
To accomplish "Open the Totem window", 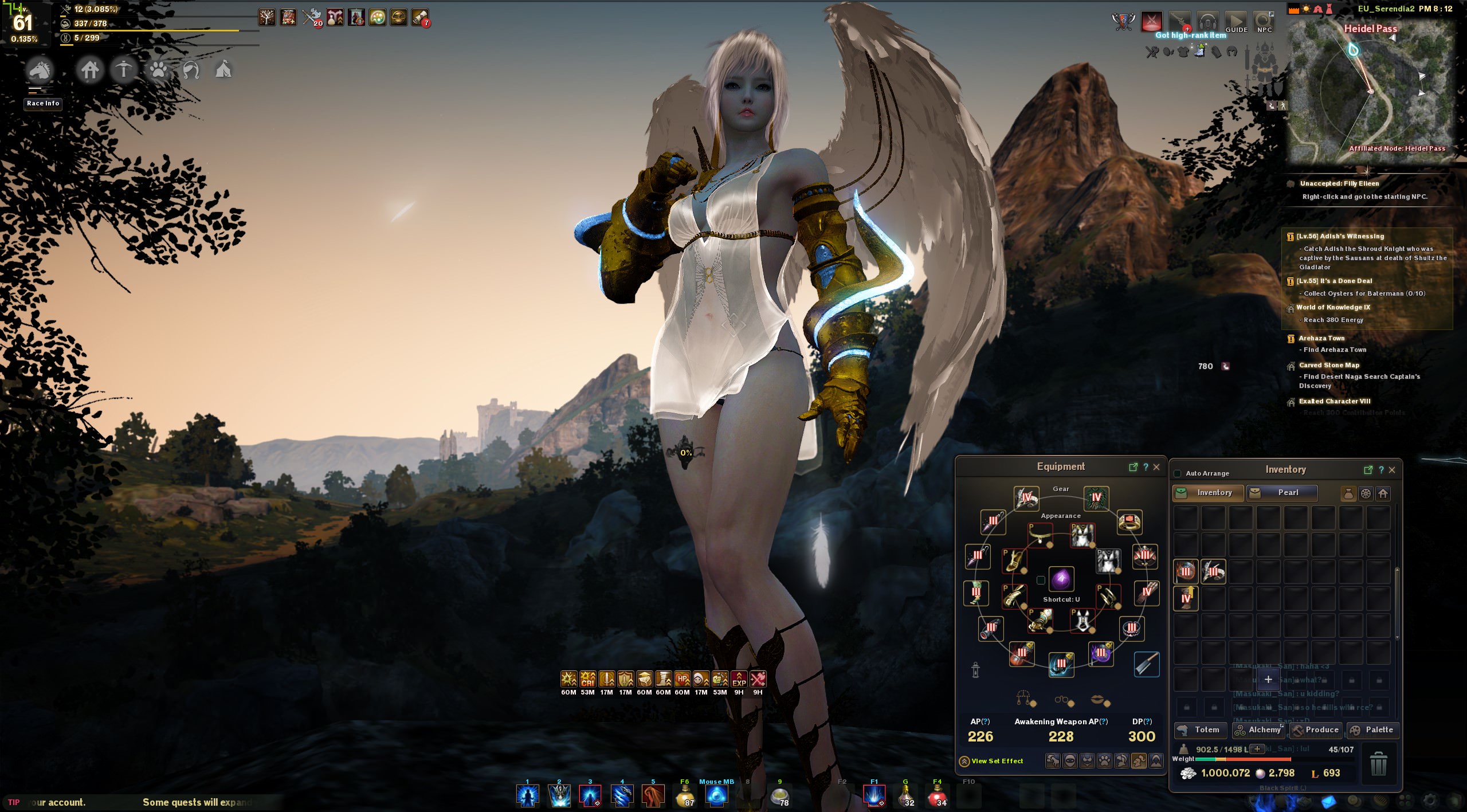I will [1201, 729].
